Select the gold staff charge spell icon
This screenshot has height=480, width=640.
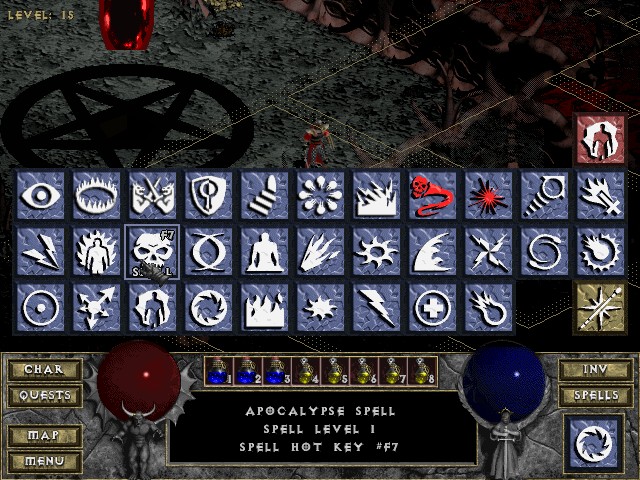[600, 307]
